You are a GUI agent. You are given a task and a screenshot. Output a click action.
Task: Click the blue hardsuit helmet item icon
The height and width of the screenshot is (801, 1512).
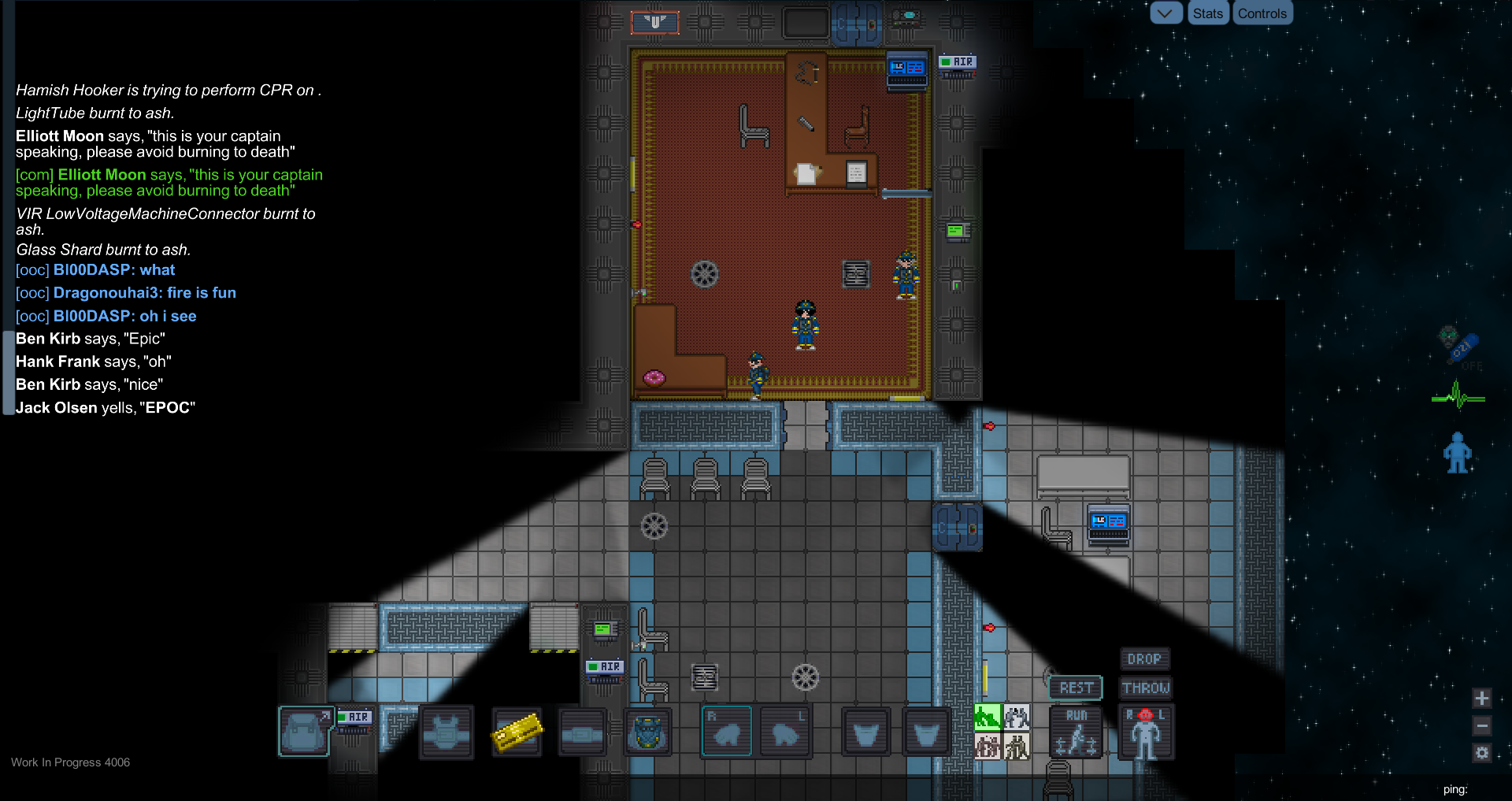pyautogui.click(x=647, y=732)
